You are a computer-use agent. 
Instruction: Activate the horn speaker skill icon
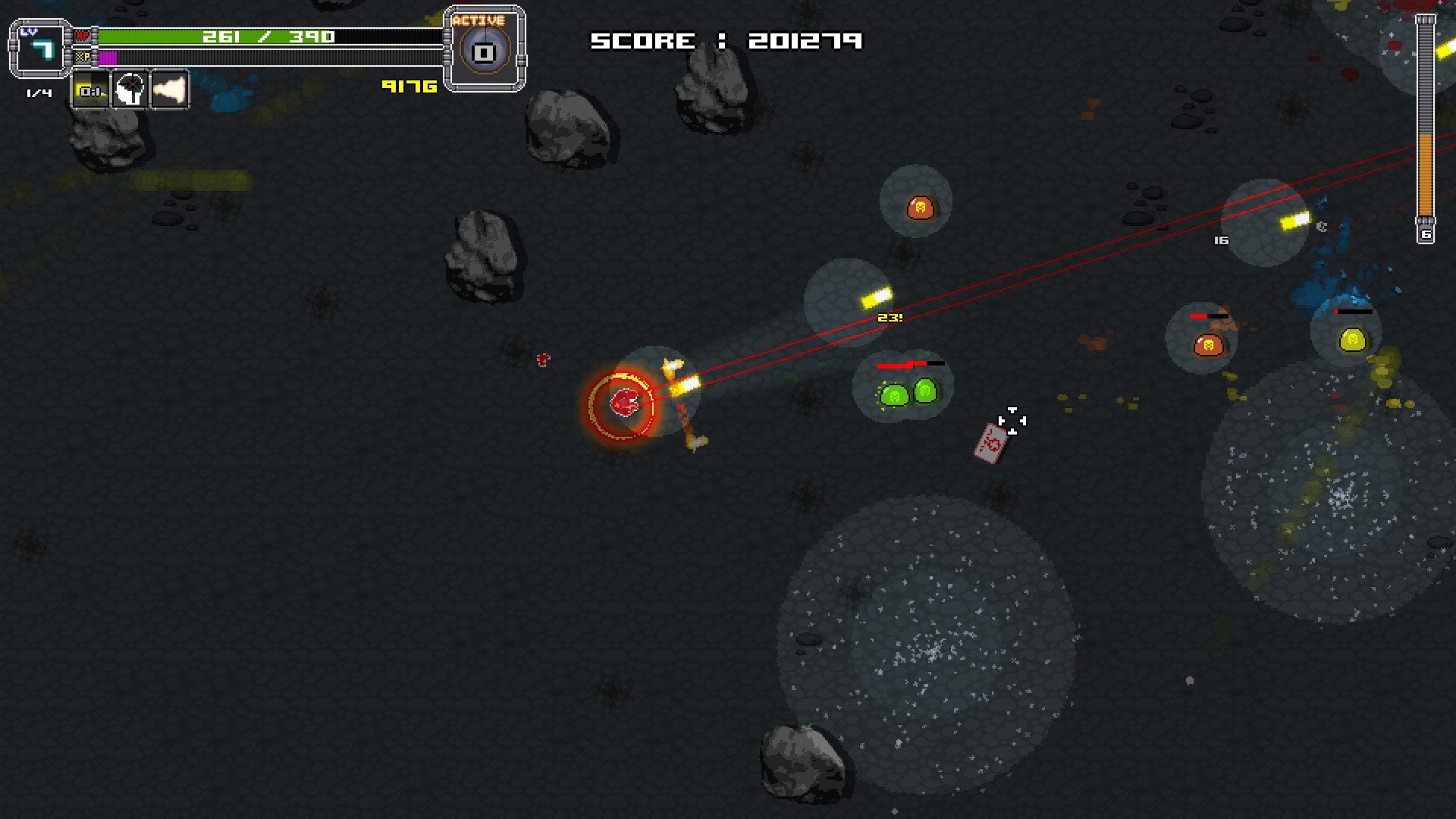[168, 91]
